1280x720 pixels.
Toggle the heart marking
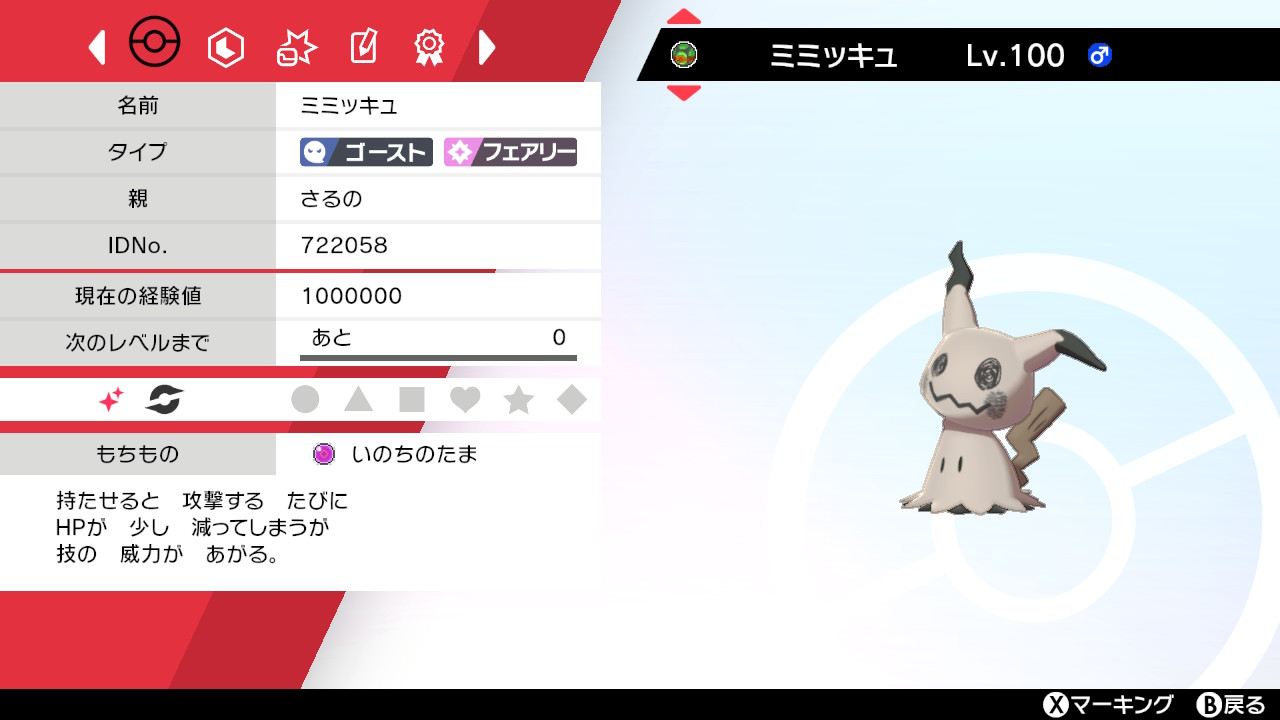pyautogui.click(x=465, y=399)
